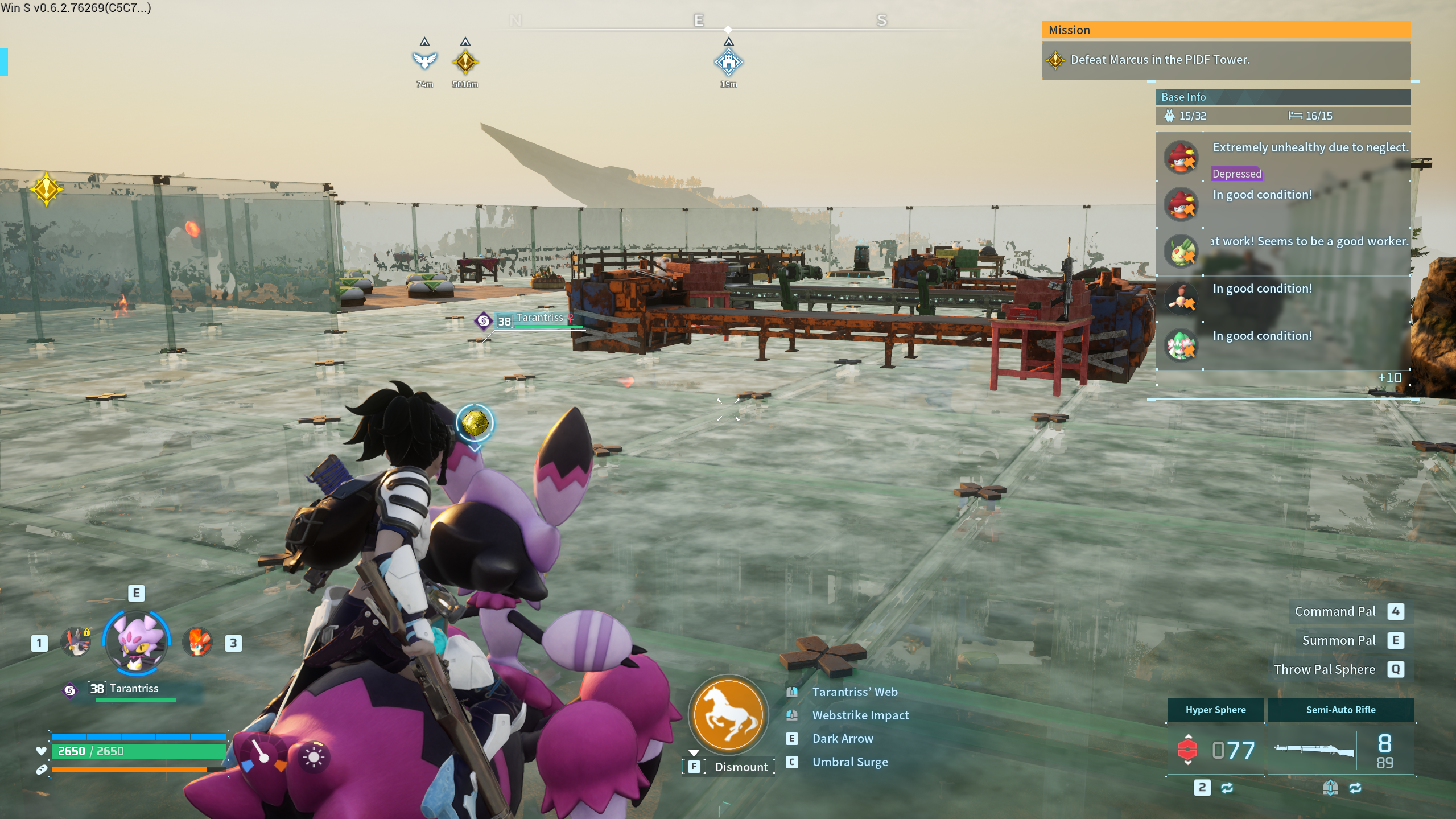Select the Tarantriss party portrait

137,643
